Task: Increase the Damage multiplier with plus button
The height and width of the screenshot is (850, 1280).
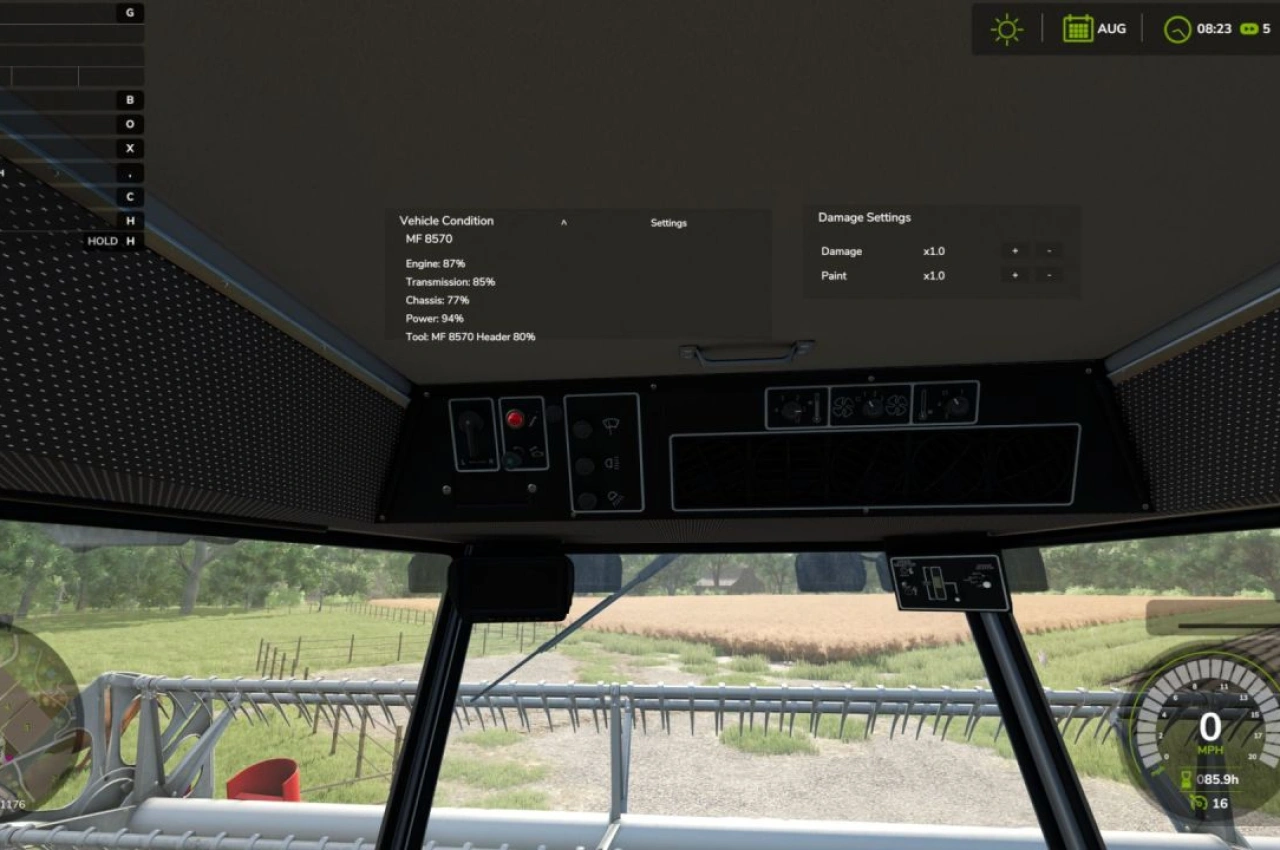Action: (x=1014, y=250)
